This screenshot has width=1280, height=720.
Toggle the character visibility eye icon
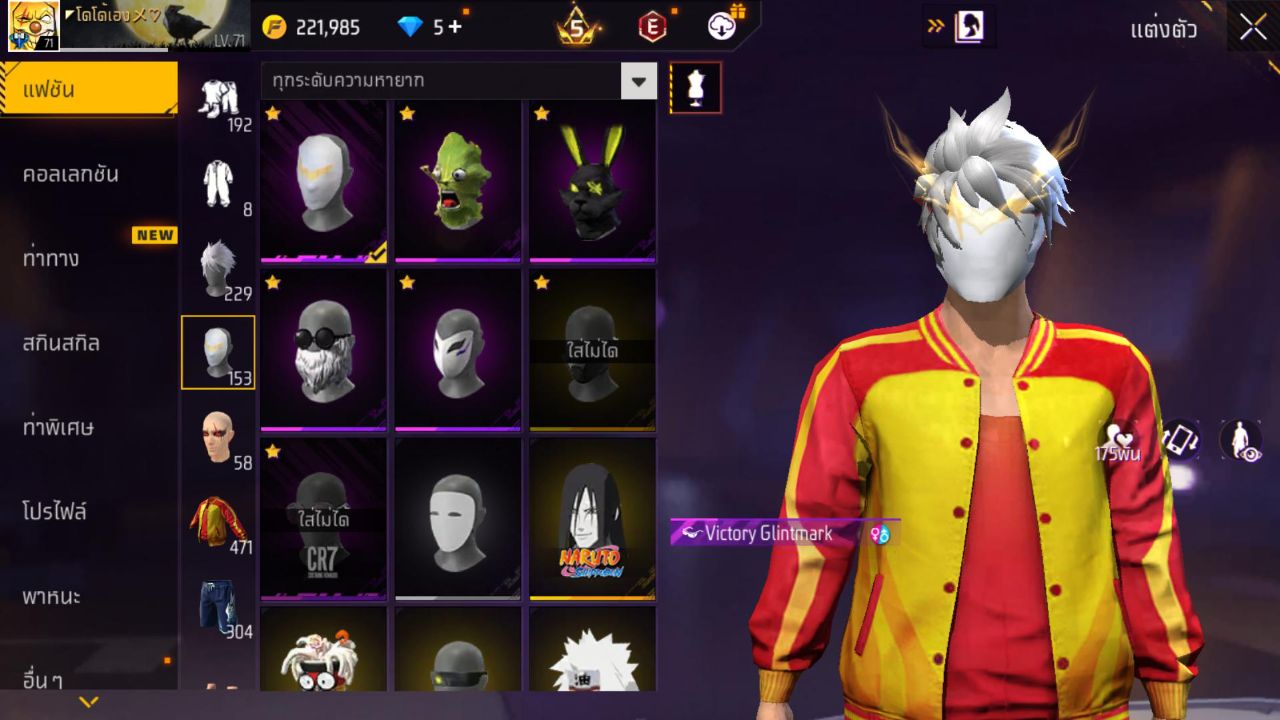(1240, 440)
